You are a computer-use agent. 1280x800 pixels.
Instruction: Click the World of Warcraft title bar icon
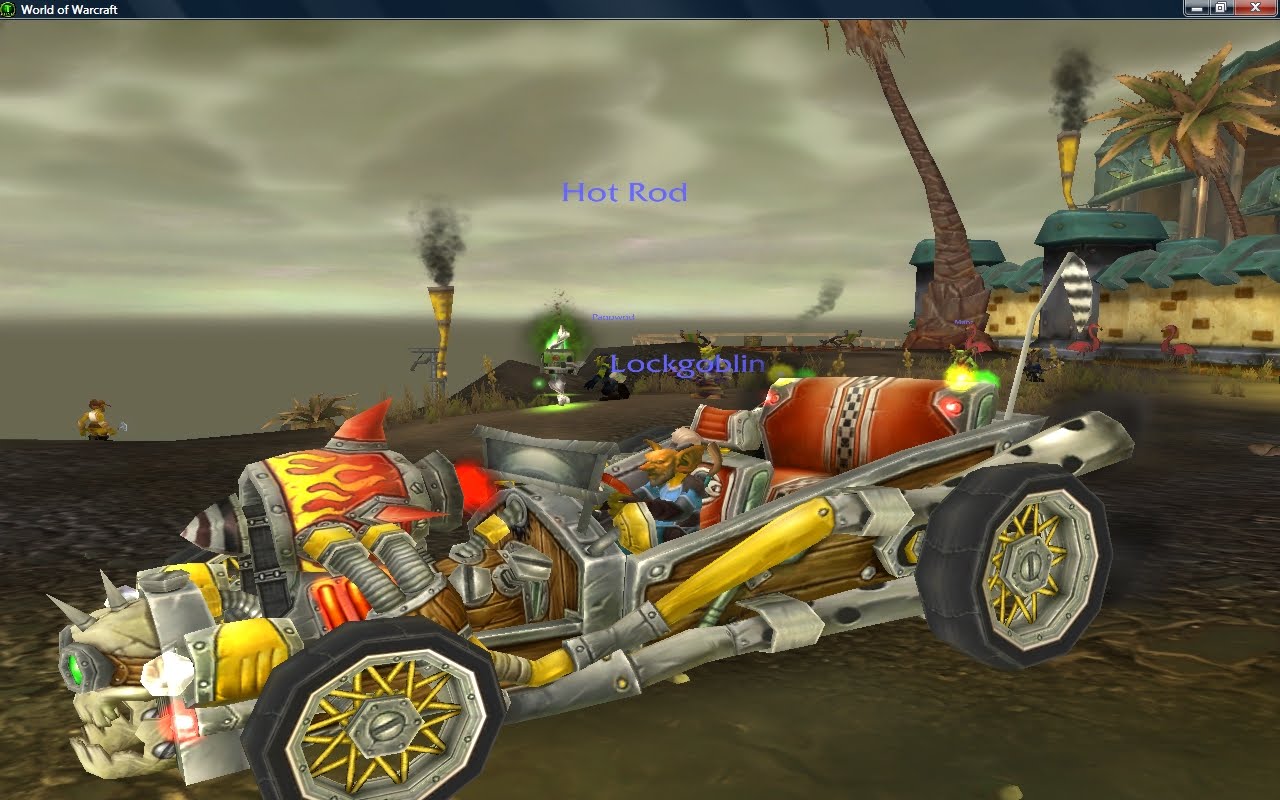click(x=8, y=8)
